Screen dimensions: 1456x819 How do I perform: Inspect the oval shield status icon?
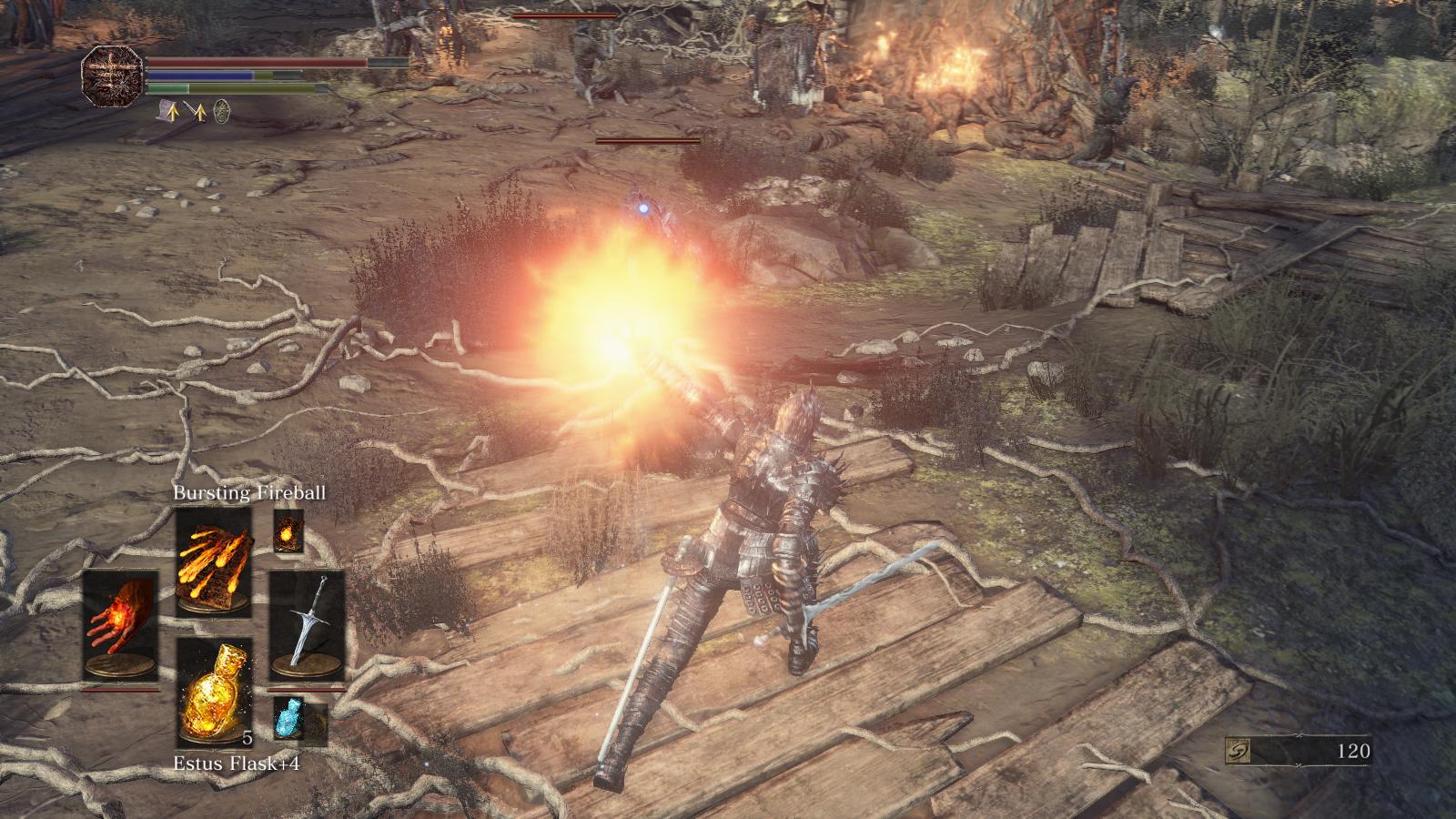click(221, 111)
